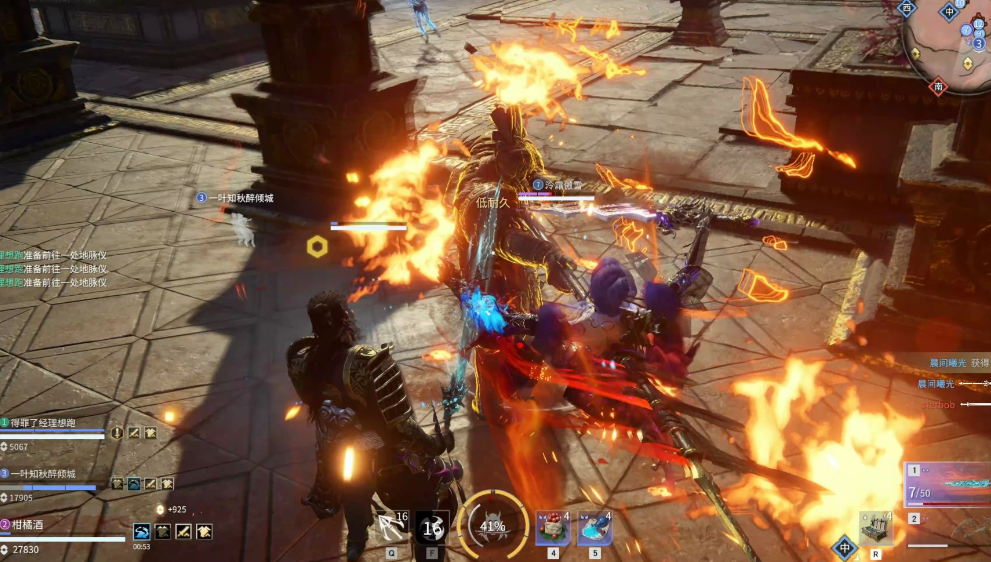Viewport: 991px width, 562px height.
Task: Use the red berry basket consumable
Action: pos(552,527)
